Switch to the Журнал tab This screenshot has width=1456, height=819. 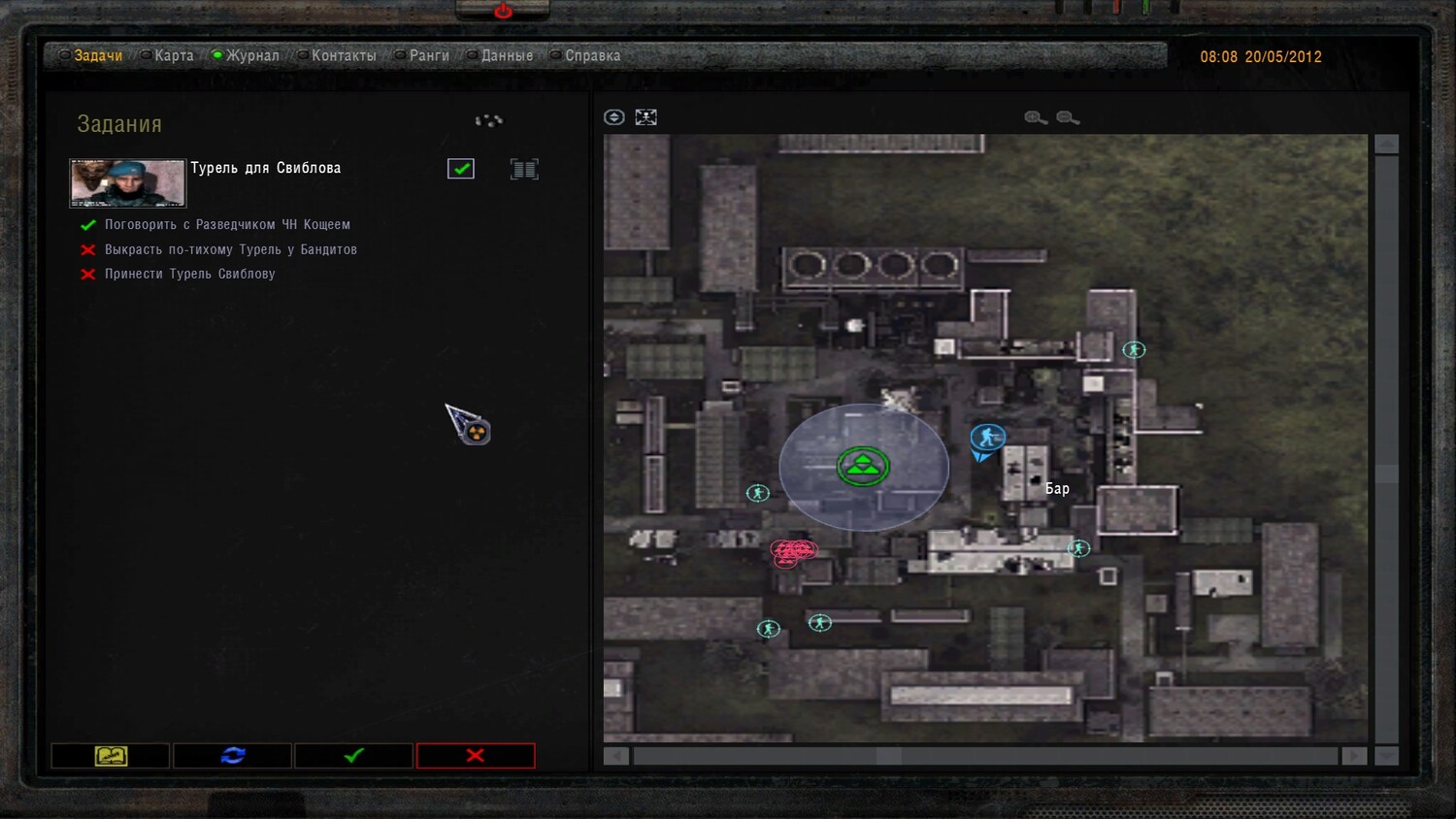[x=251, y=56]
